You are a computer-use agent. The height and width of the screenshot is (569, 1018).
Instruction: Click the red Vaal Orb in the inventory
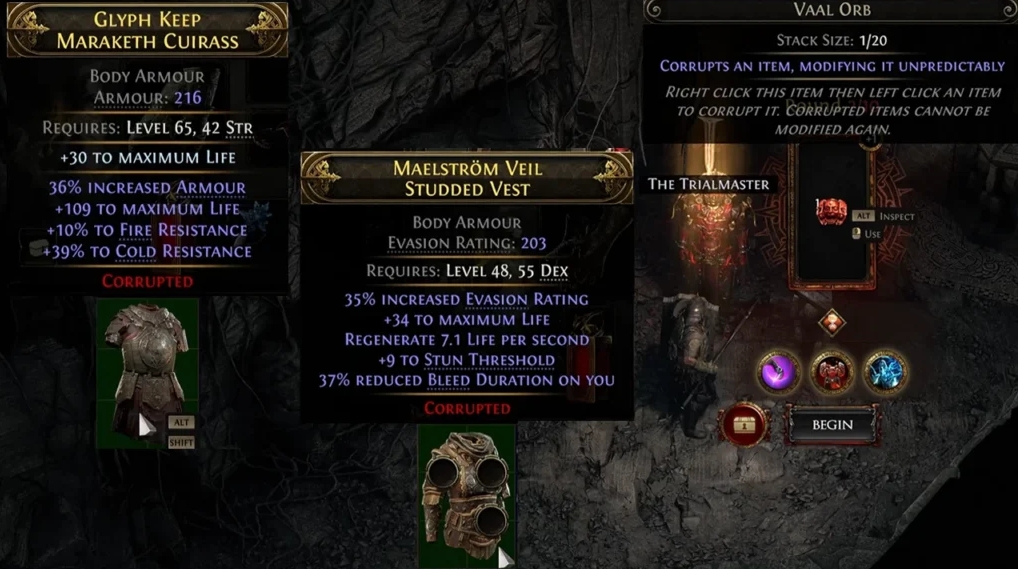click(x=831, y=212)
